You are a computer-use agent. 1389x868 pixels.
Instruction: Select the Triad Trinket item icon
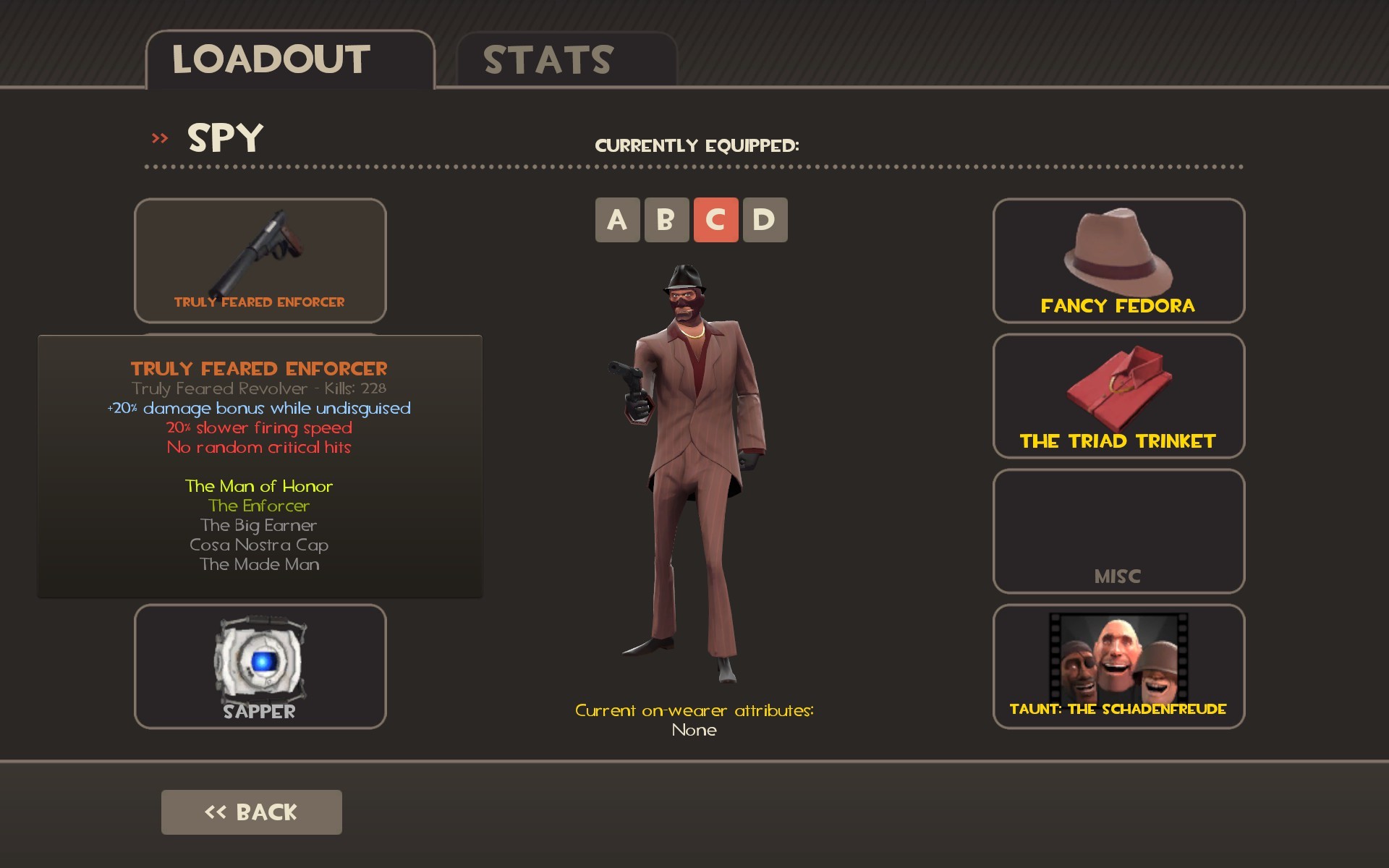(1118, 391)
